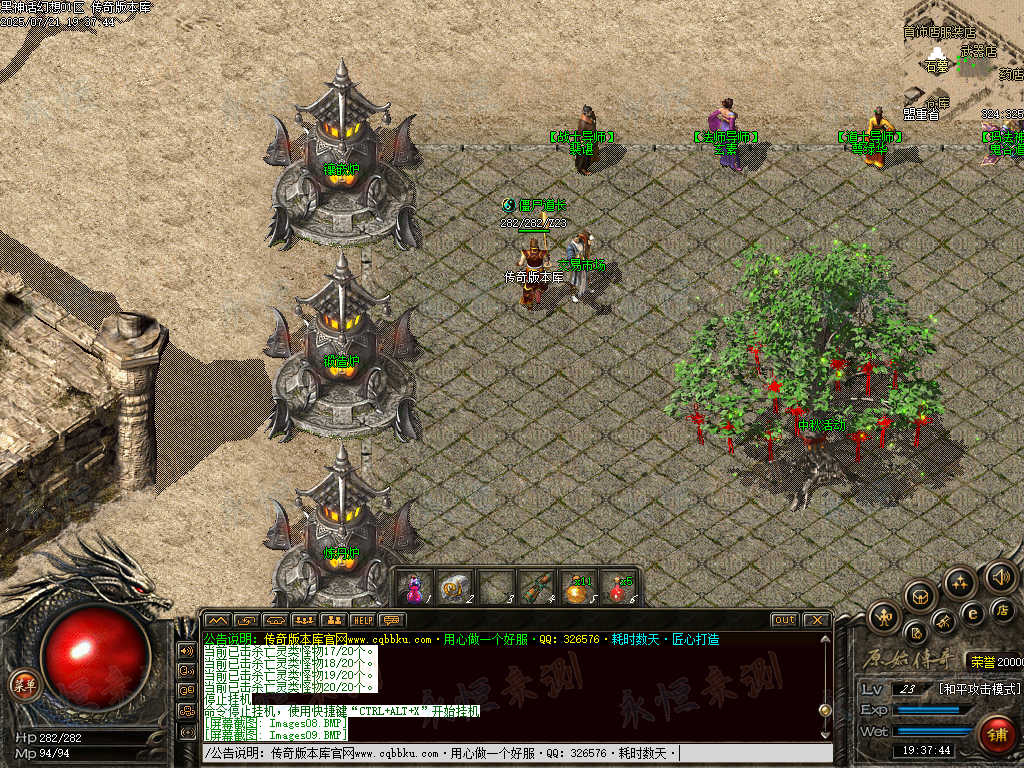1024x768 pixels.
Task: Select the green bottle in hotbar slot 4
Action: [x=537, y=587]
